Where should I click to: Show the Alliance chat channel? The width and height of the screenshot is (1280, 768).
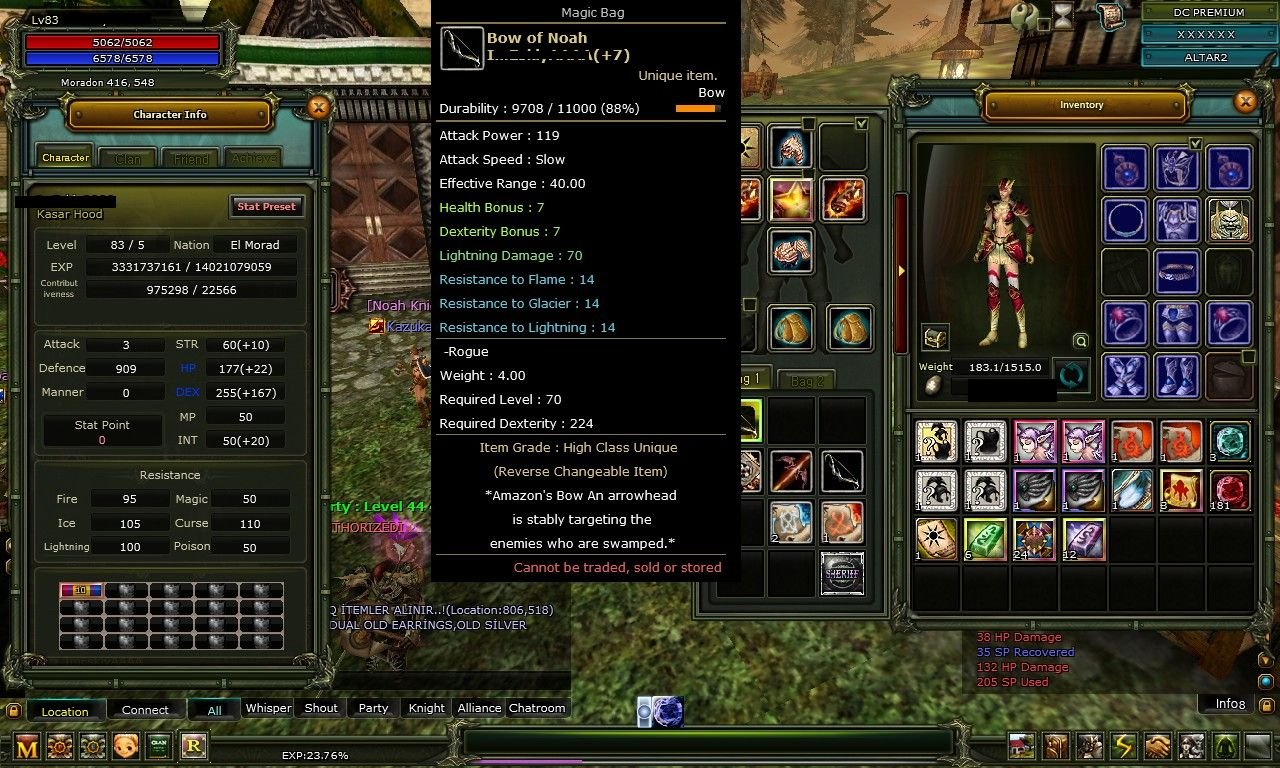[479, 708]
